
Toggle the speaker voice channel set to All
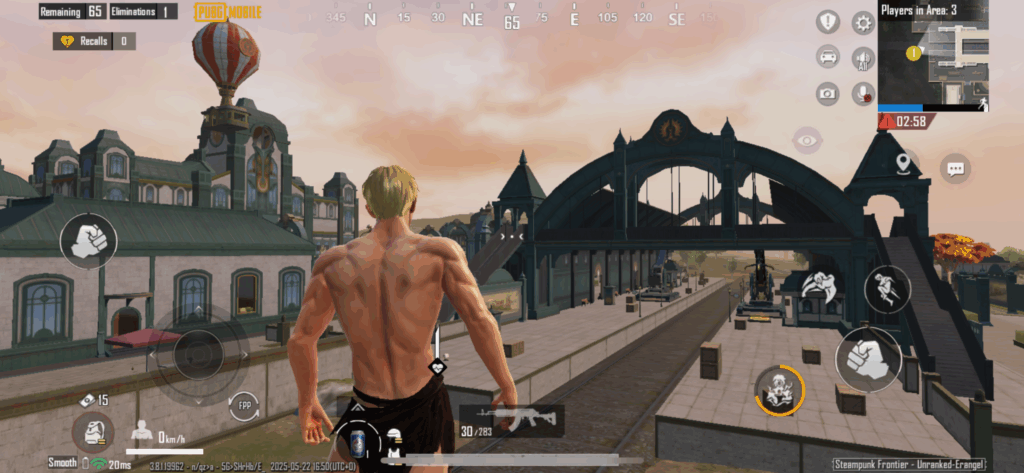click(x=863, y=58)
